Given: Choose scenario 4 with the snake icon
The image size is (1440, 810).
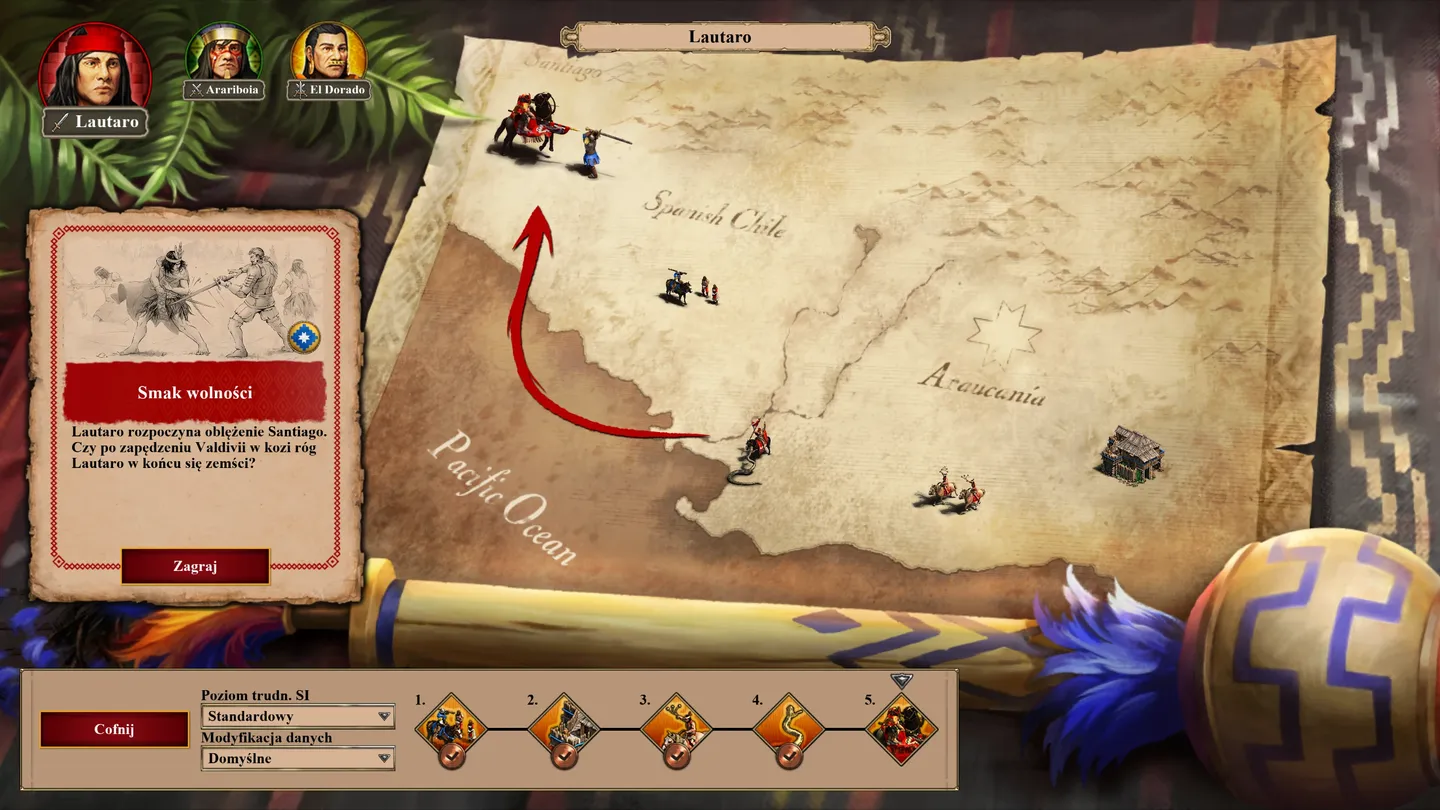Looking at the screenshot, I should [x=789, y=727].
